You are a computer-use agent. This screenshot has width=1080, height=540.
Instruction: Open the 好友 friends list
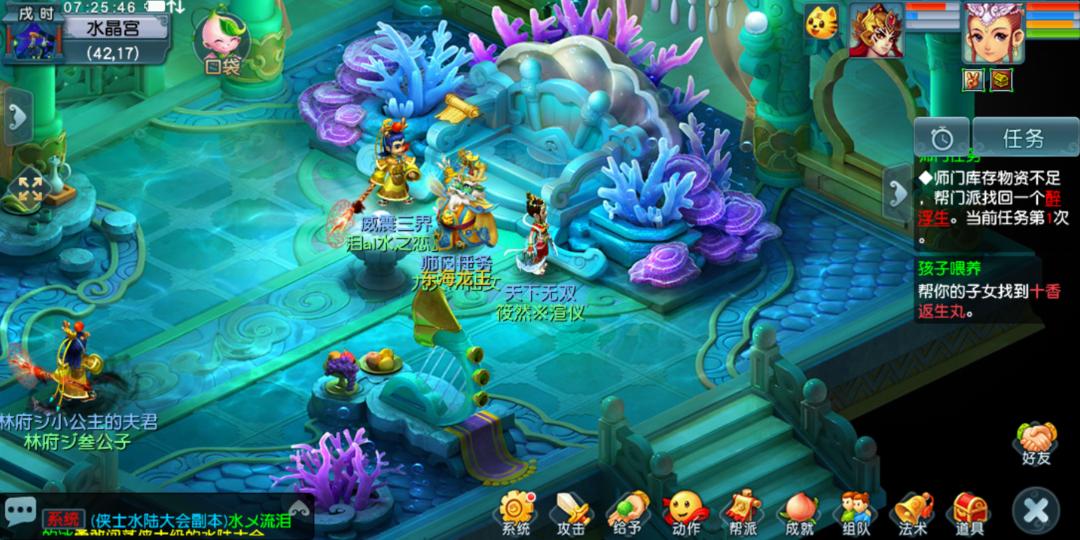[x=1036, y=442]
